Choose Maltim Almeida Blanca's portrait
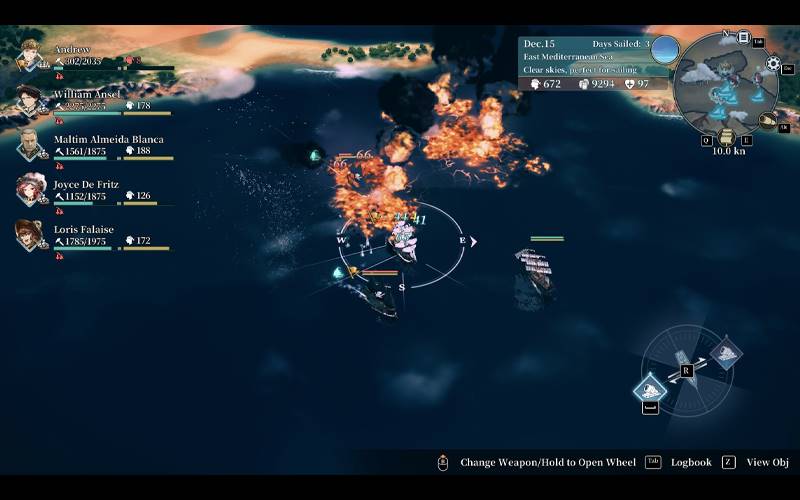The image size is (800, 500). [x=31, y=145]
